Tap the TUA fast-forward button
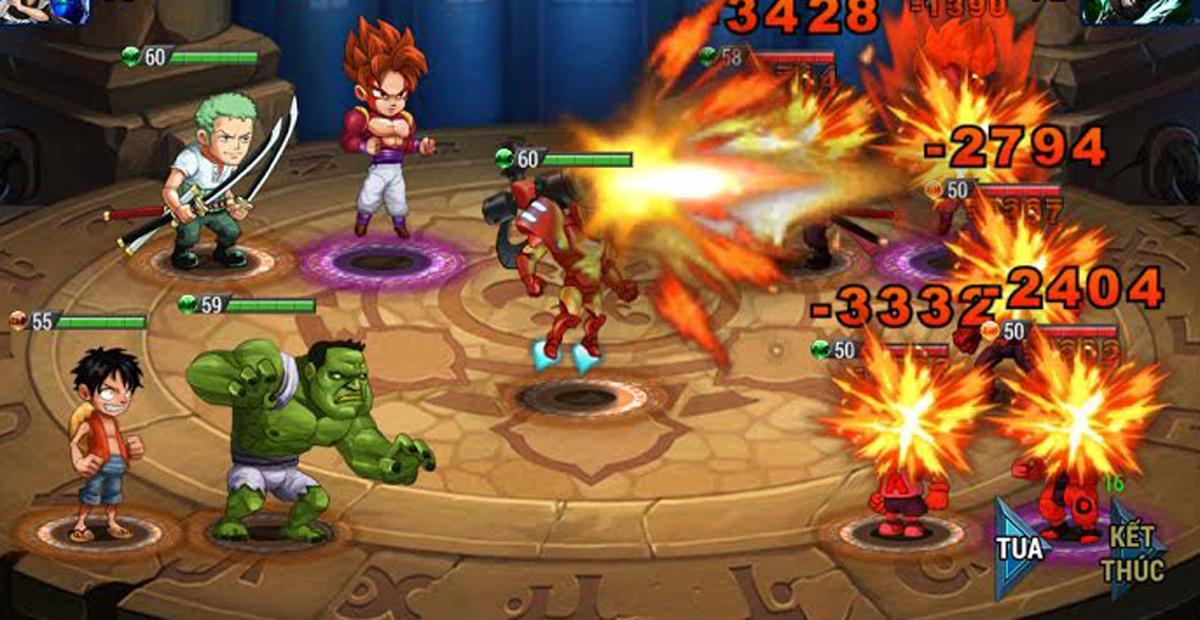This screenshot has width=1200, height=620. pyautogui.click(x=1020, y=547)
